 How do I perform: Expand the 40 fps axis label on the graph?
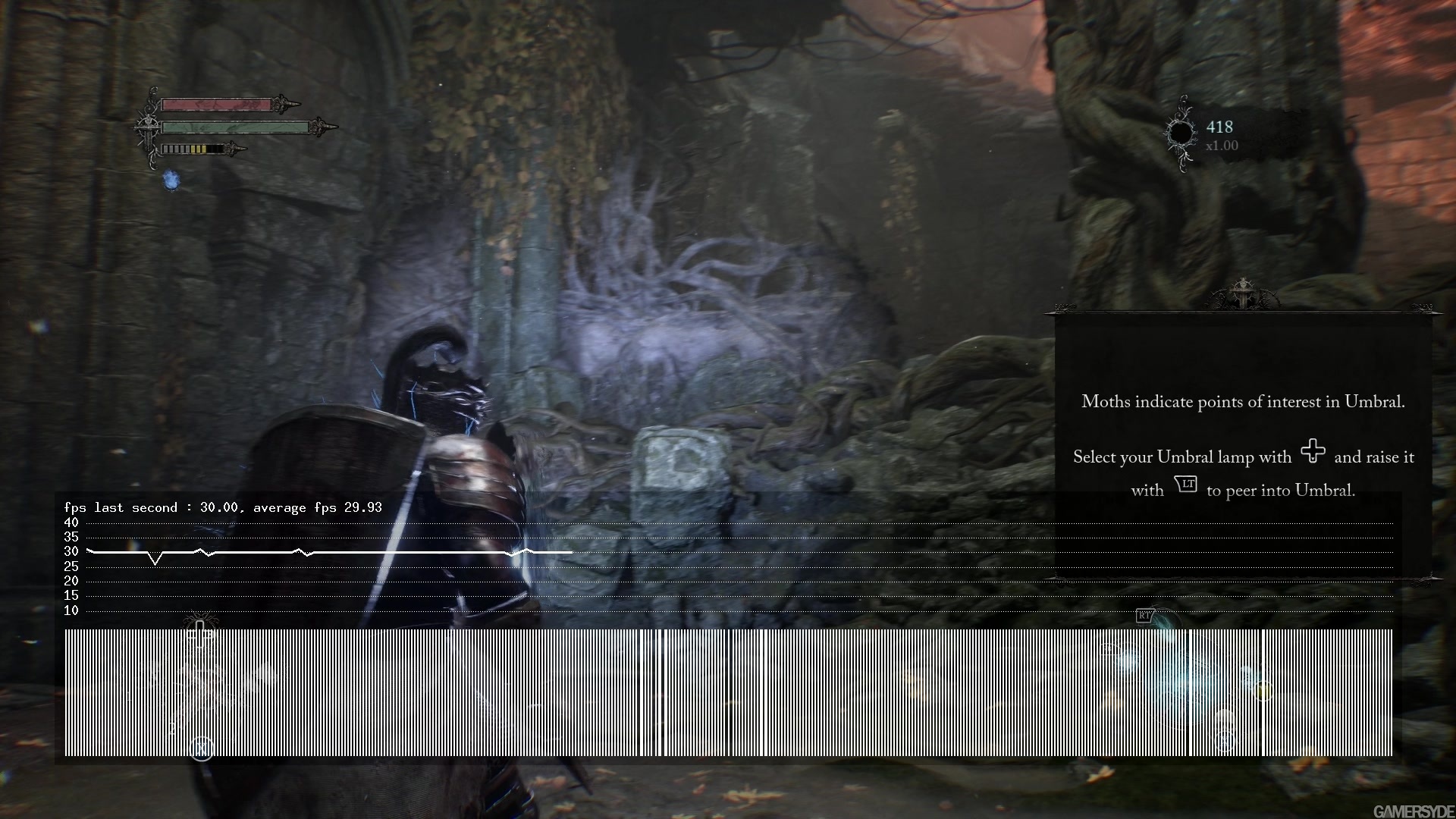[71, 522]
